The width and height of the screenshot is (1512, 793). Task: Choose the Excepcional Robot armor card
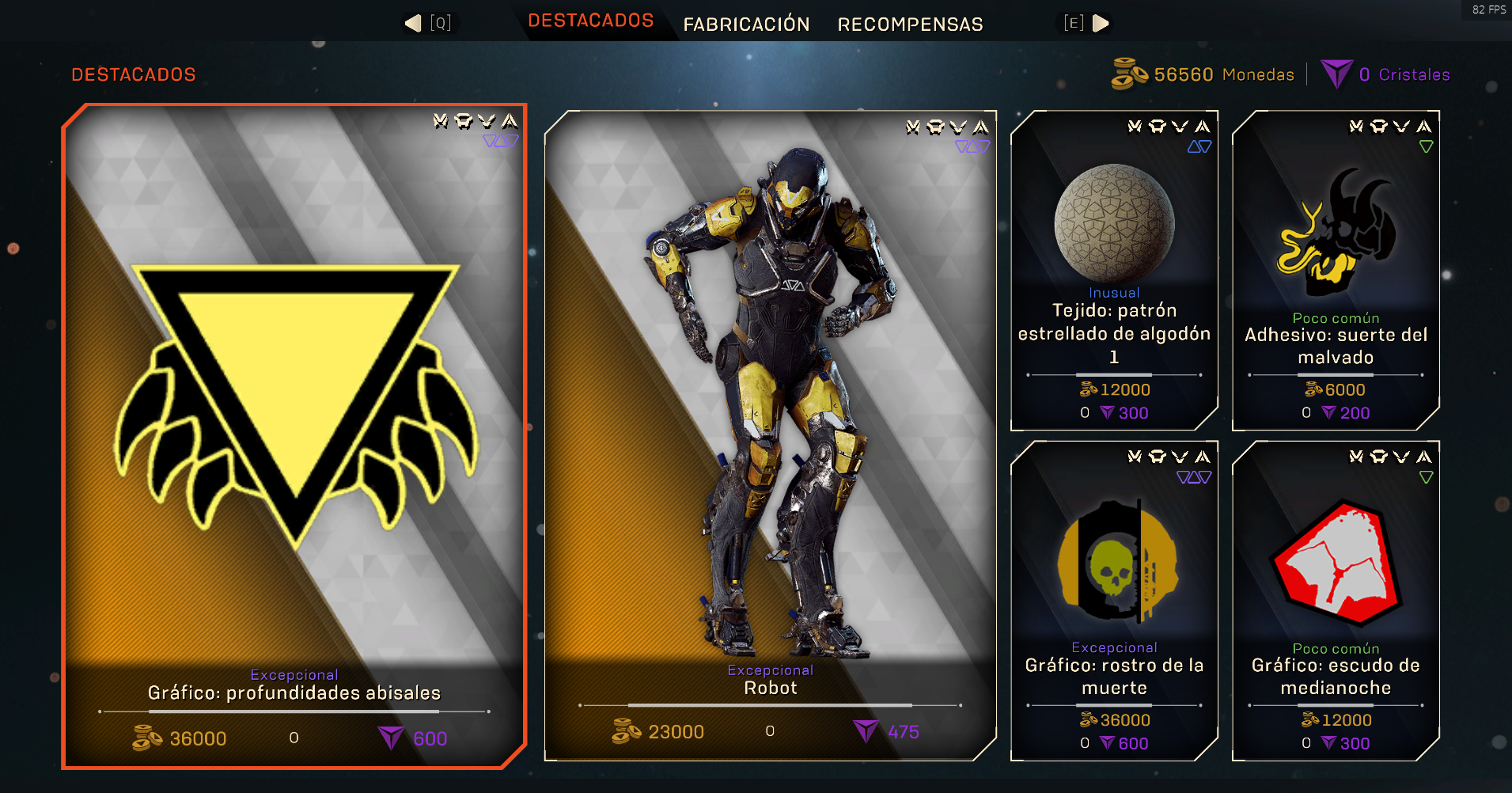(x=770, y=435)
